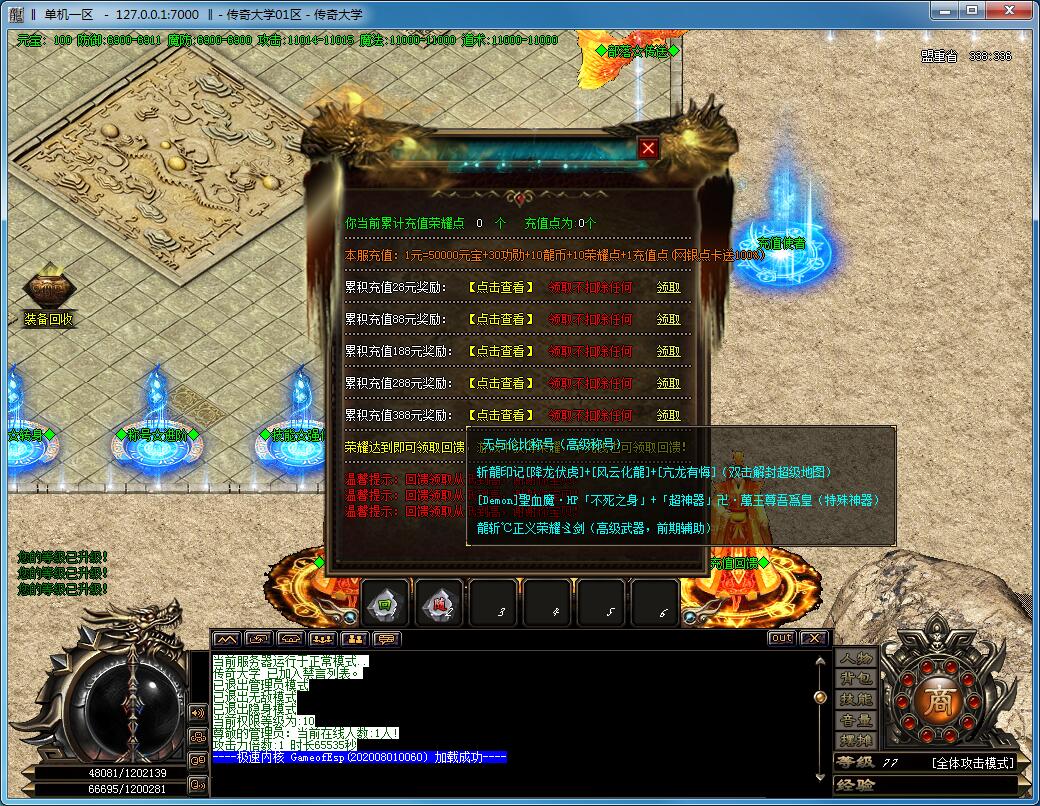View details of the 288 yuan reward
Screen dimensions: 1040x806
point(501,383)
